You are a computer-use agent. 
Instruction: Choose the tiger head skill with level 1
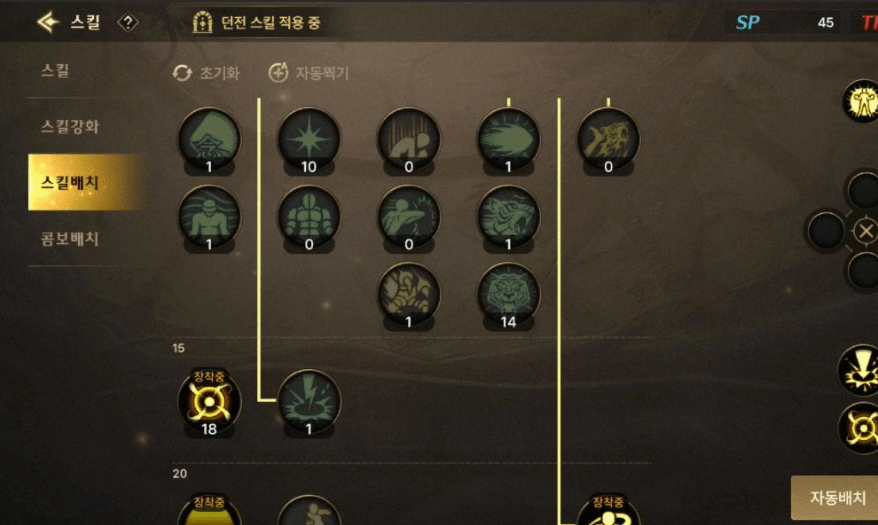pos(508,216)
